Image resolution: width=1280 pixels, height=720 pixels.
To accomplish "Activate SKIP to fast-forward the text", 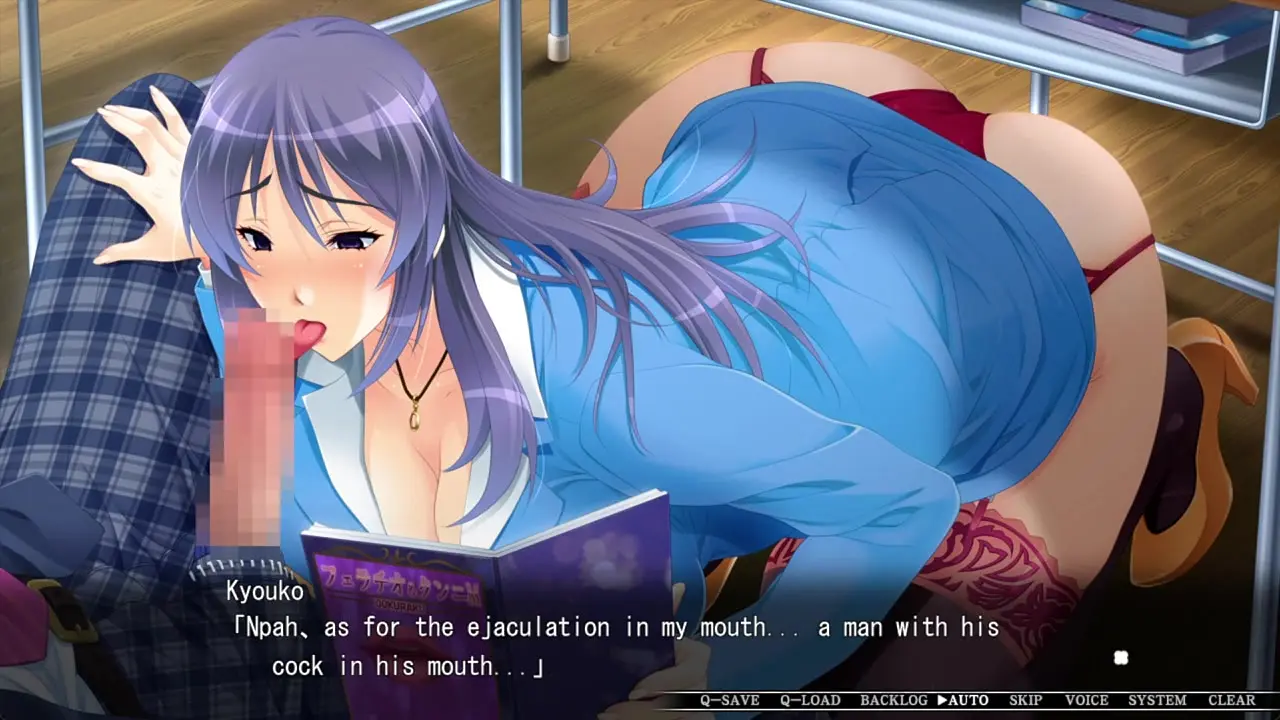I will tap(1025, 700).
